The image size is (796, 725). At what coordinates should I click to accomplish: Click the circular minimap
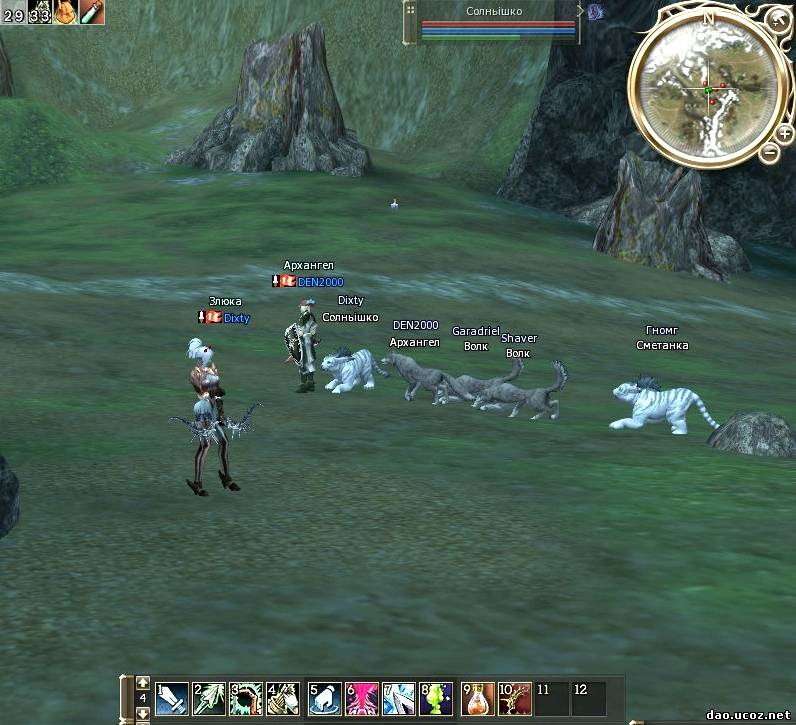point(709,90)
